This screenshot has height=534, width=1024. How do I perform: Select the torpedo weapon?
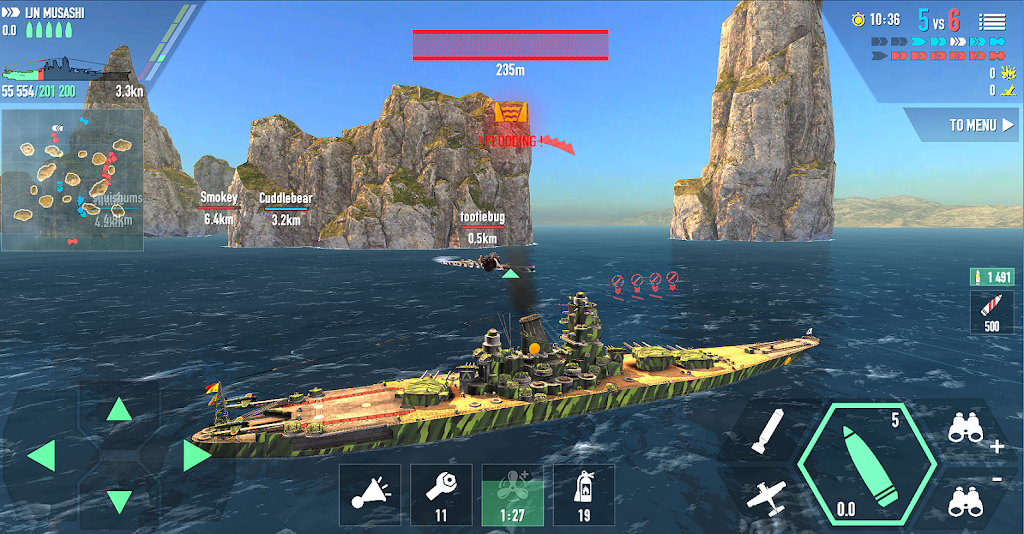(768, 433)
